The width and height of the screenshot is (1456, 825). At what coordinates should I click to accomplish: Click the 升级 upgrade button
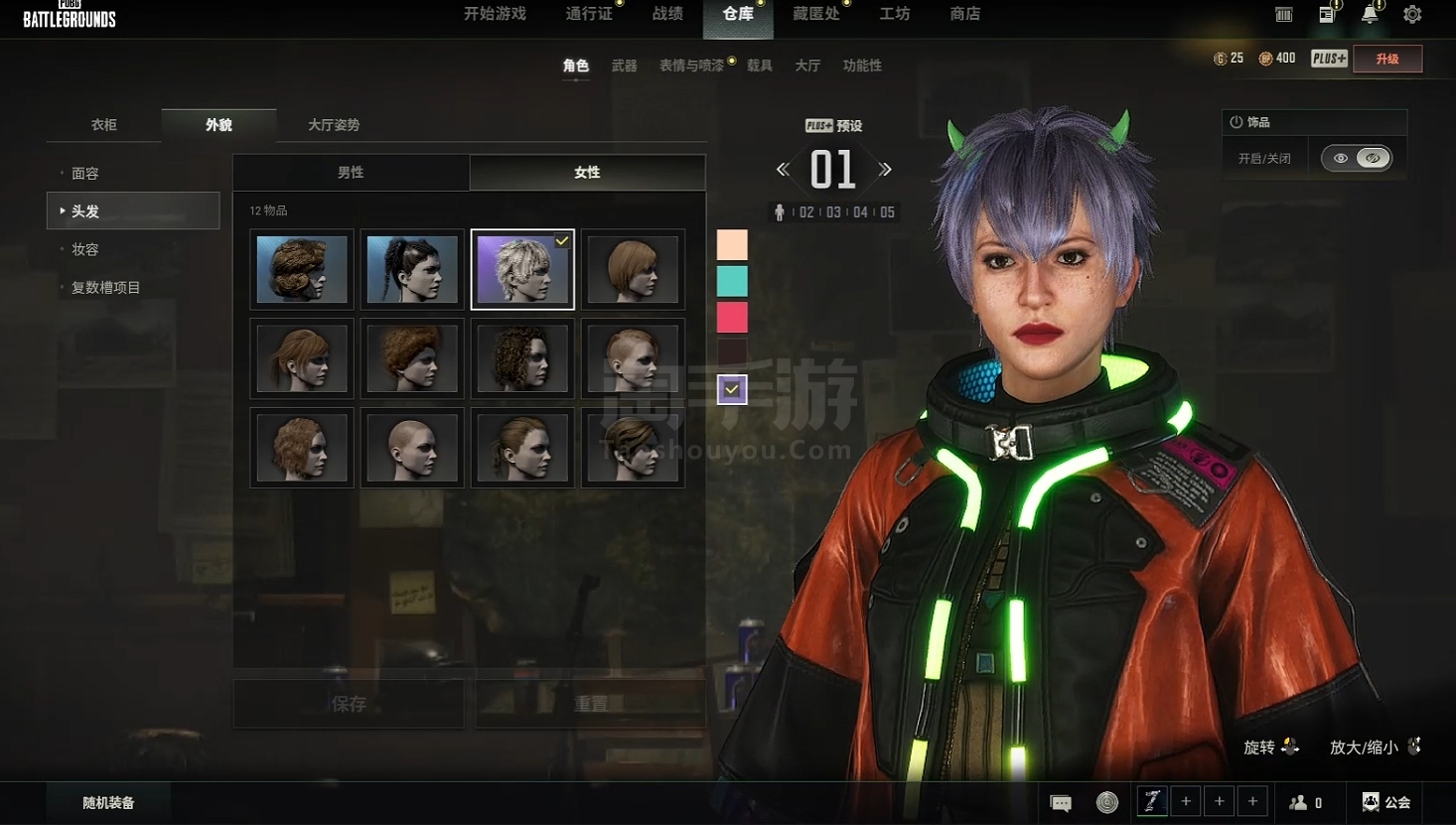[1387, 59]
